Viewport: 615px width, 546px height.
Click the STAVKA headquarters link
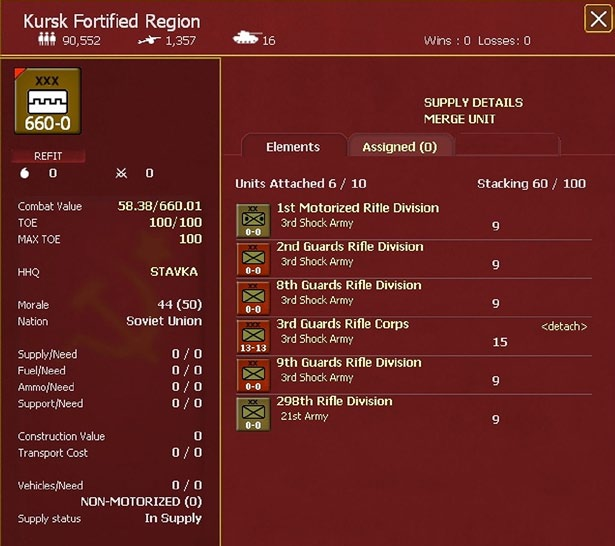click(x=174, y=271)
